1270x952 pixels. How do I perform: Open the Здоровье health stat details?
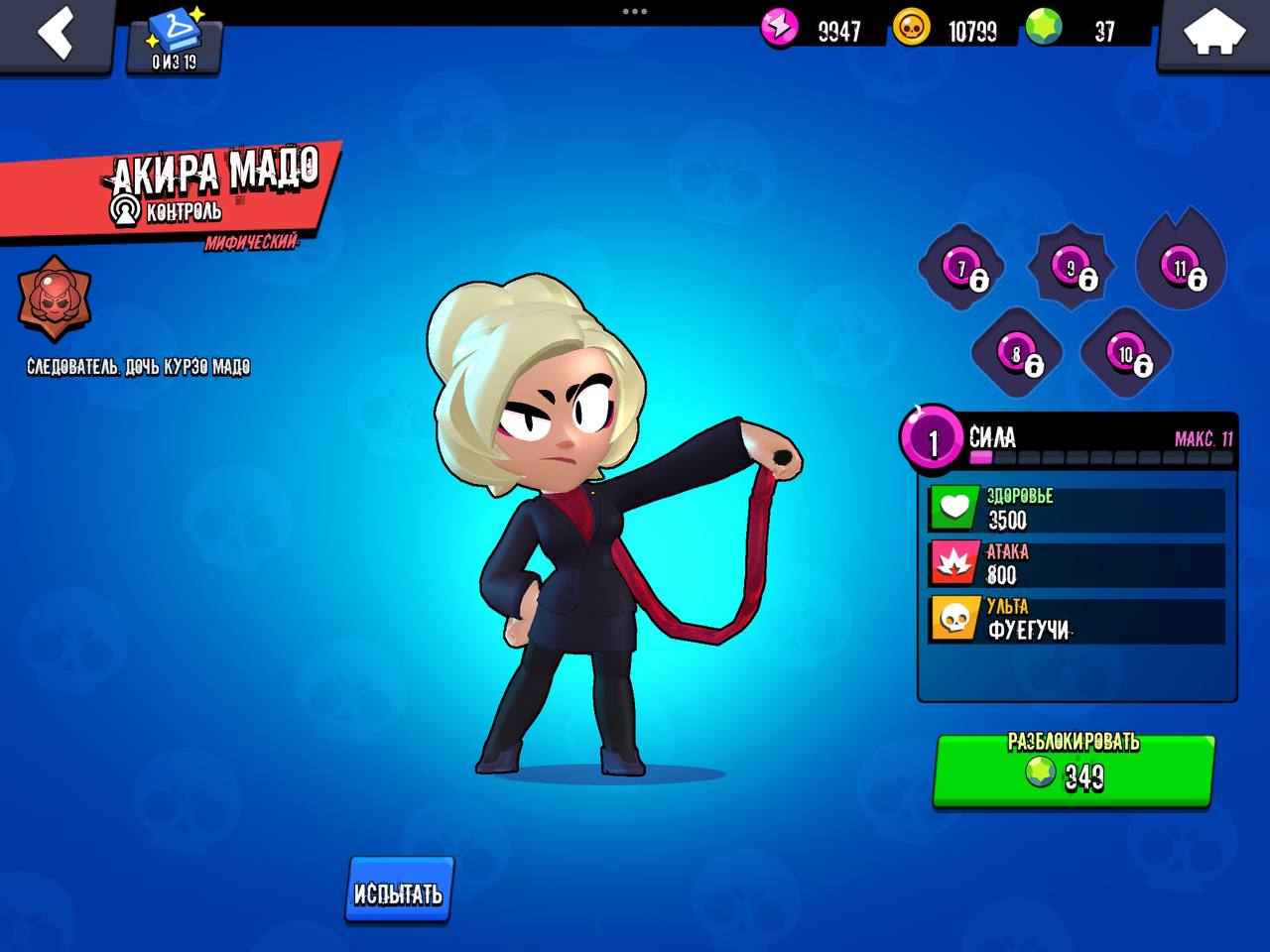click(x=1077, y=509)
